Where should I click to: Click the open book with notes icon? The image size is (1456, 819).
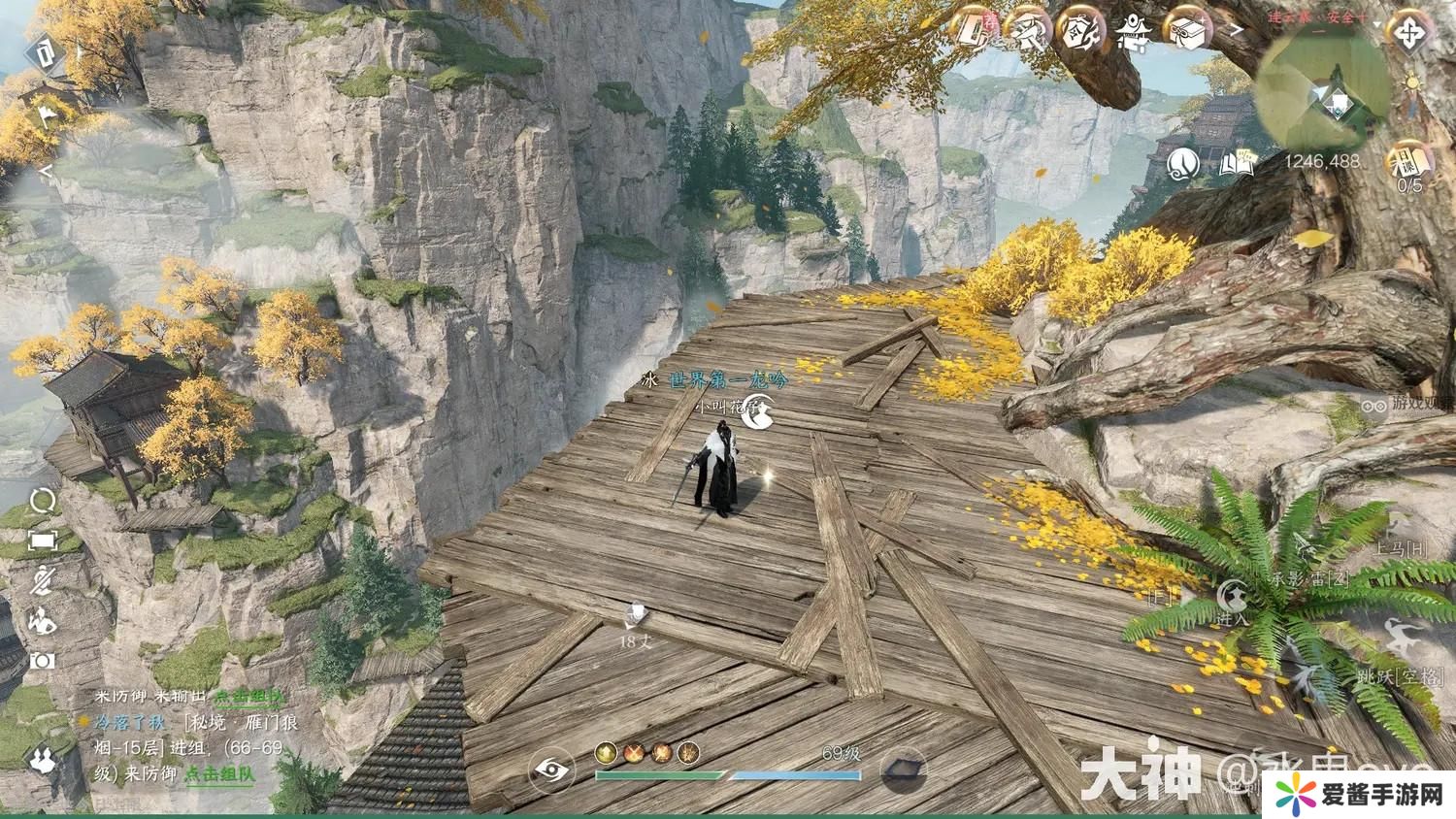(1237, 162)
